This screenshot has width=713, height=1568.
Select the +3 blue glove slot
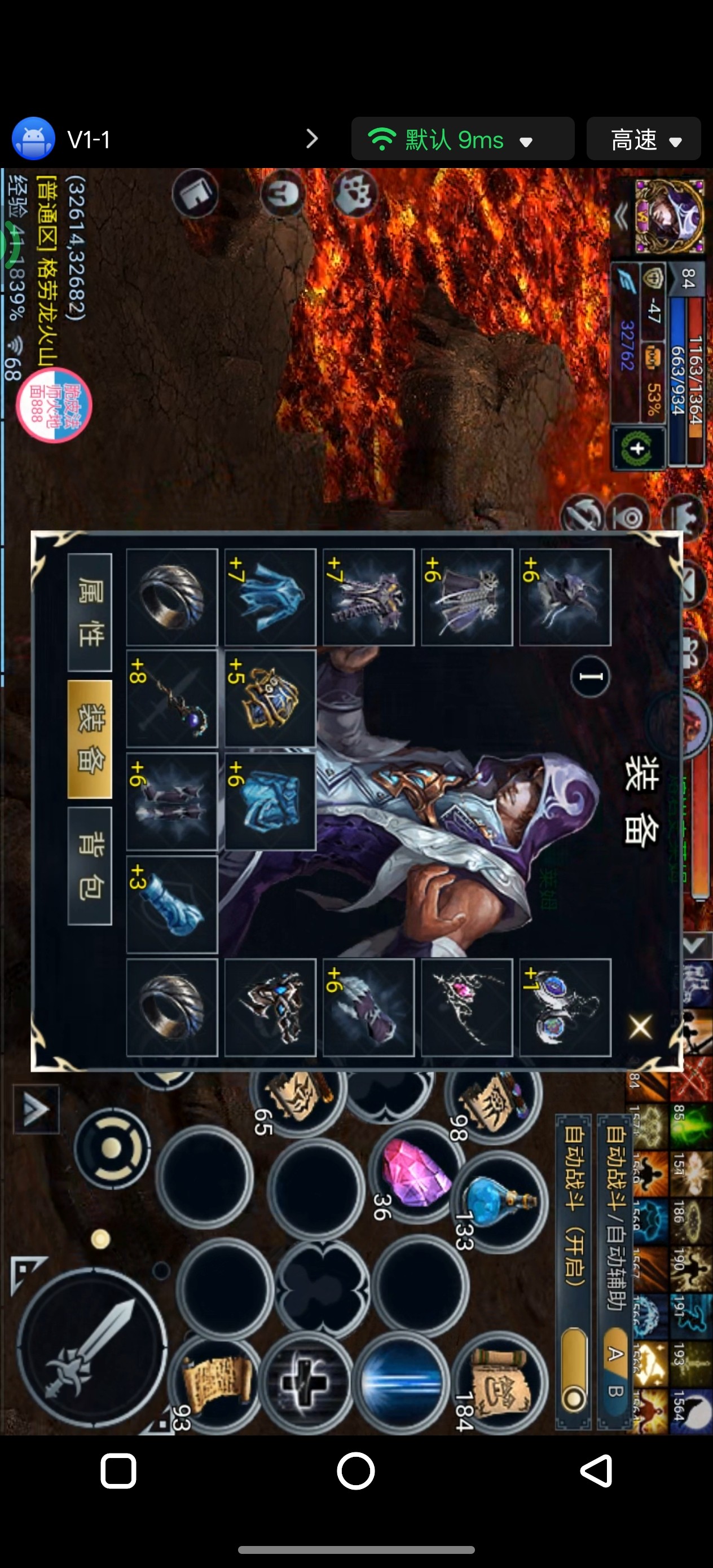pos(171,905)
